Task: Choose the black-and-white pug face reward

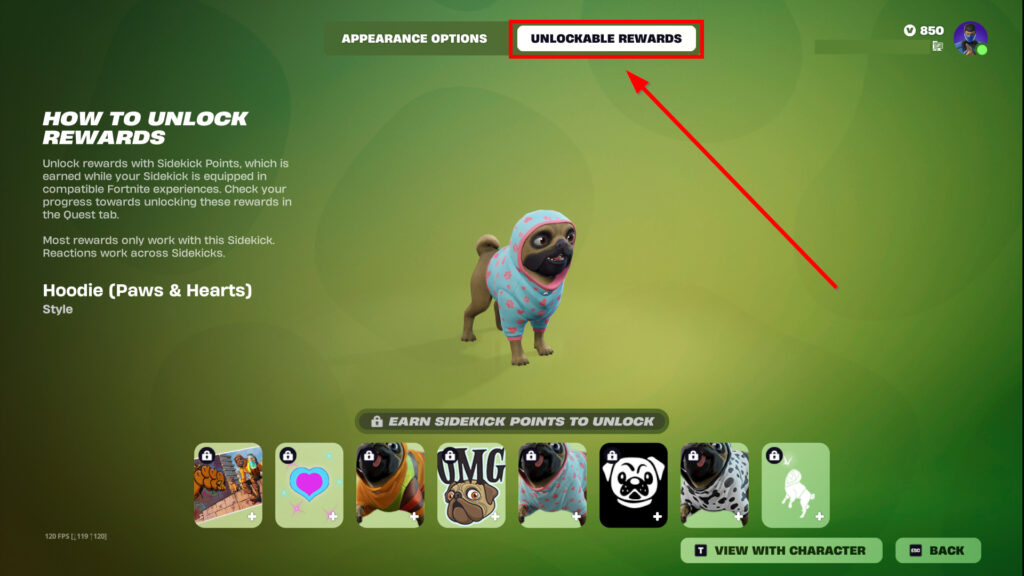Action: [x=633, y=485]
